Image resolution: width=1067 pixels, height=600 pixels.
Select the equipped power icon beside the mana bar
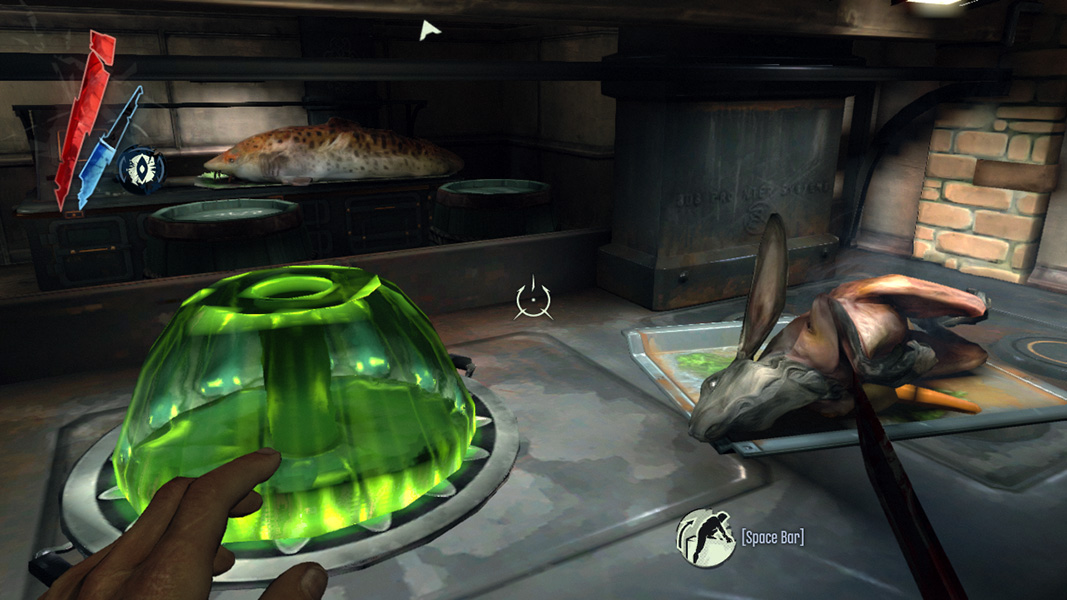click(x=141, y=168)
